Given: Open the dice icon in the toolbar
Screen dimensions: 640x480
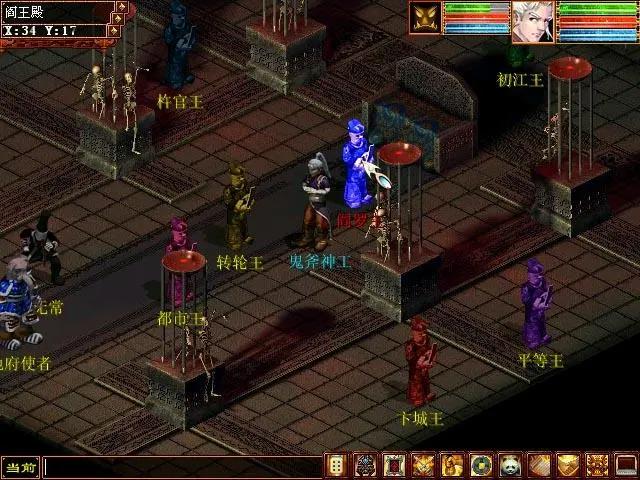Looking at the screenshot, I should point(337,466).
